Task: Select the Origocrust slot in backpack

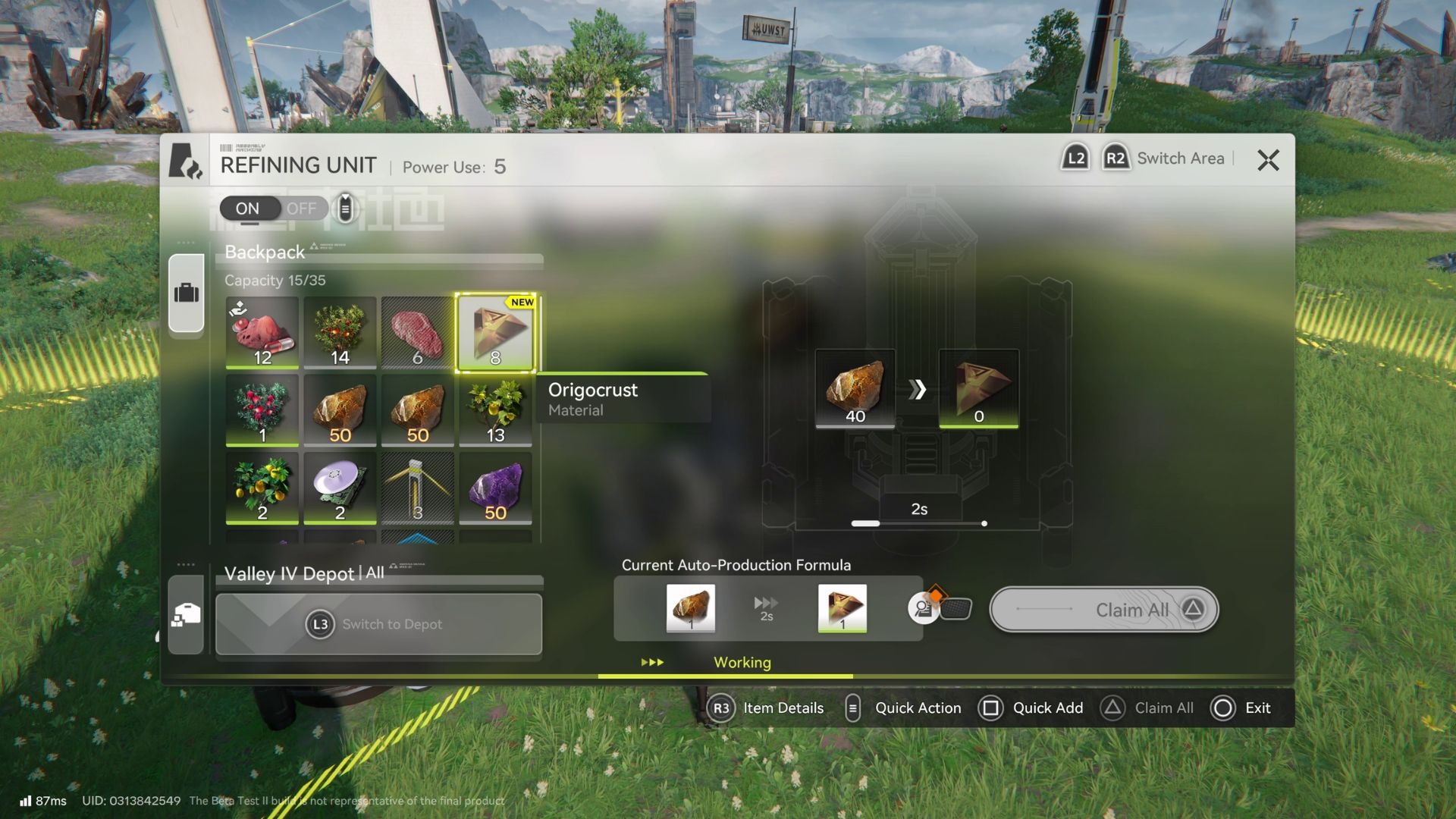Action: tap(495, 333)
